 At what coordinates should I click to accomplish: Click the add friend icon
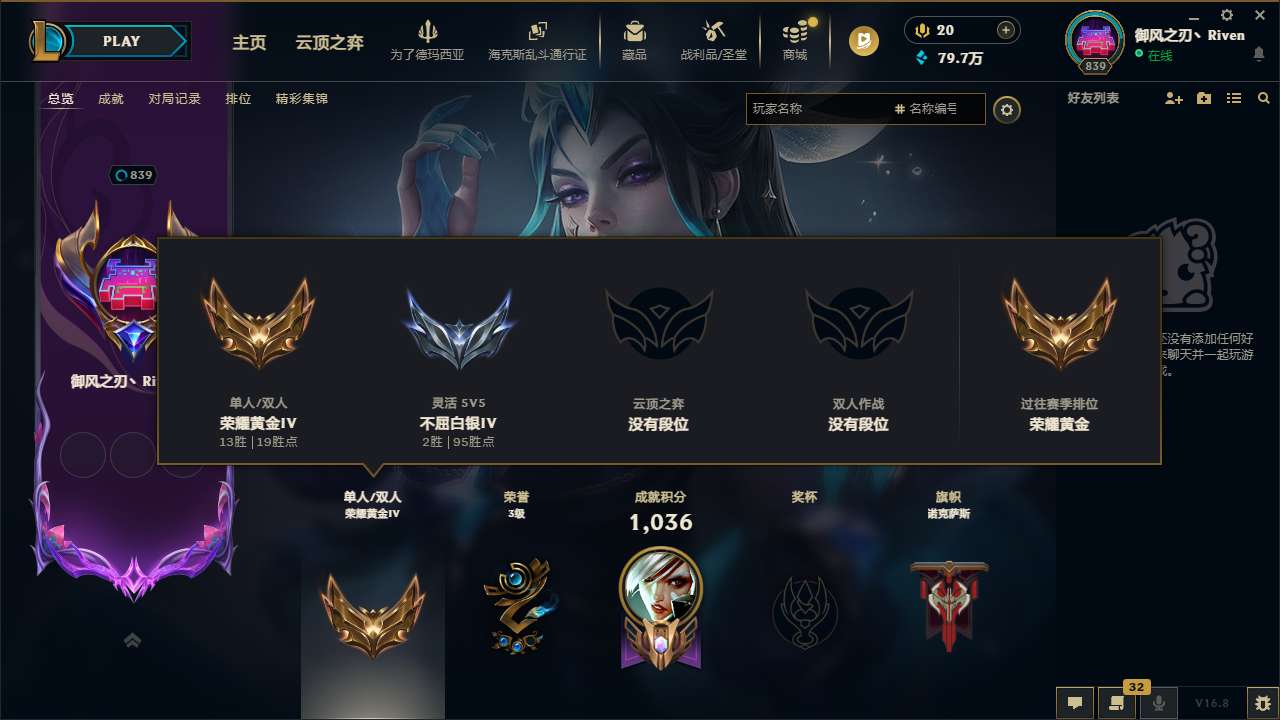(x=1172, y=98)
